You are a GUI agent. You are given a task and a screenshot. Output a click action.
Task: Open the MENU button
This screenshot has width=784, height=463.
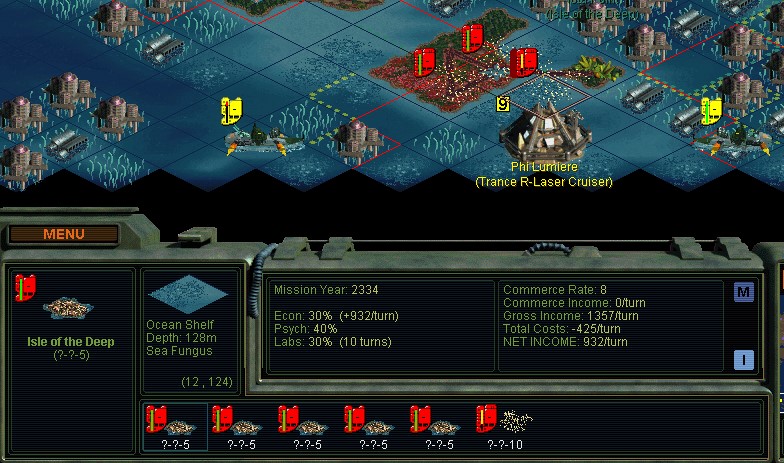pos(64,234)
